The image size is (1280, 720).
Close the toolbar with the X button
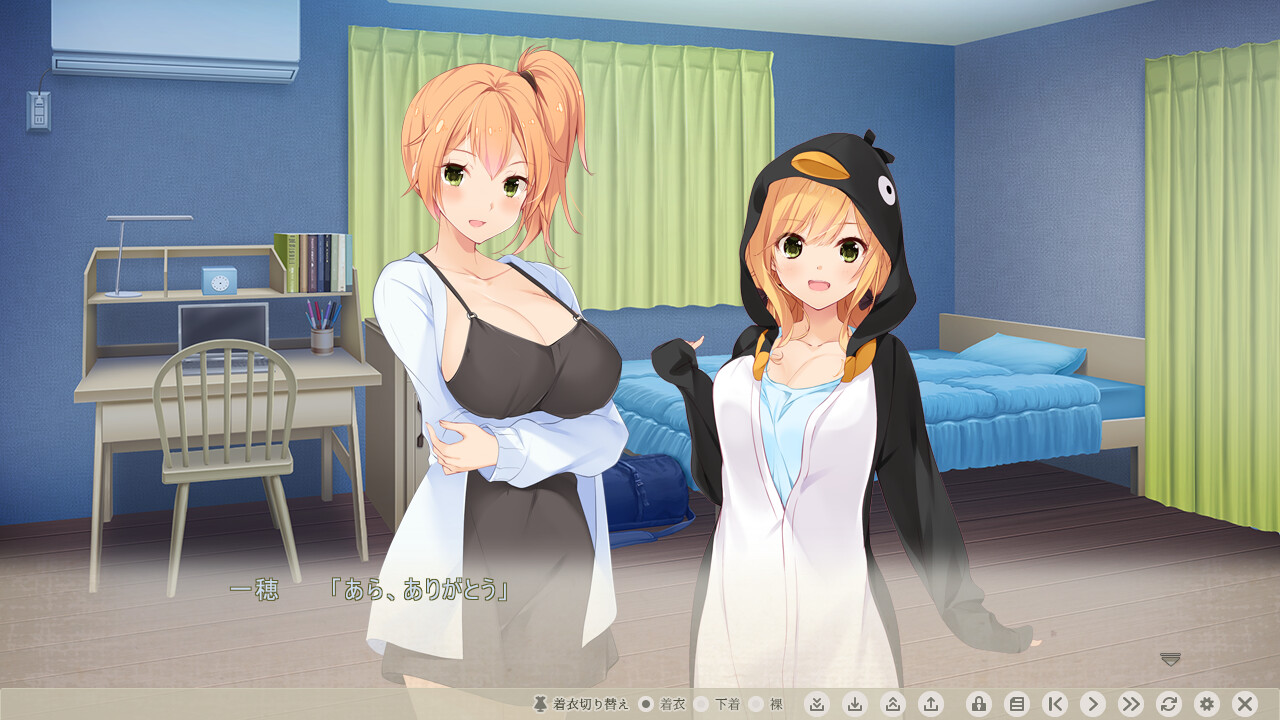click(1244, 704)
